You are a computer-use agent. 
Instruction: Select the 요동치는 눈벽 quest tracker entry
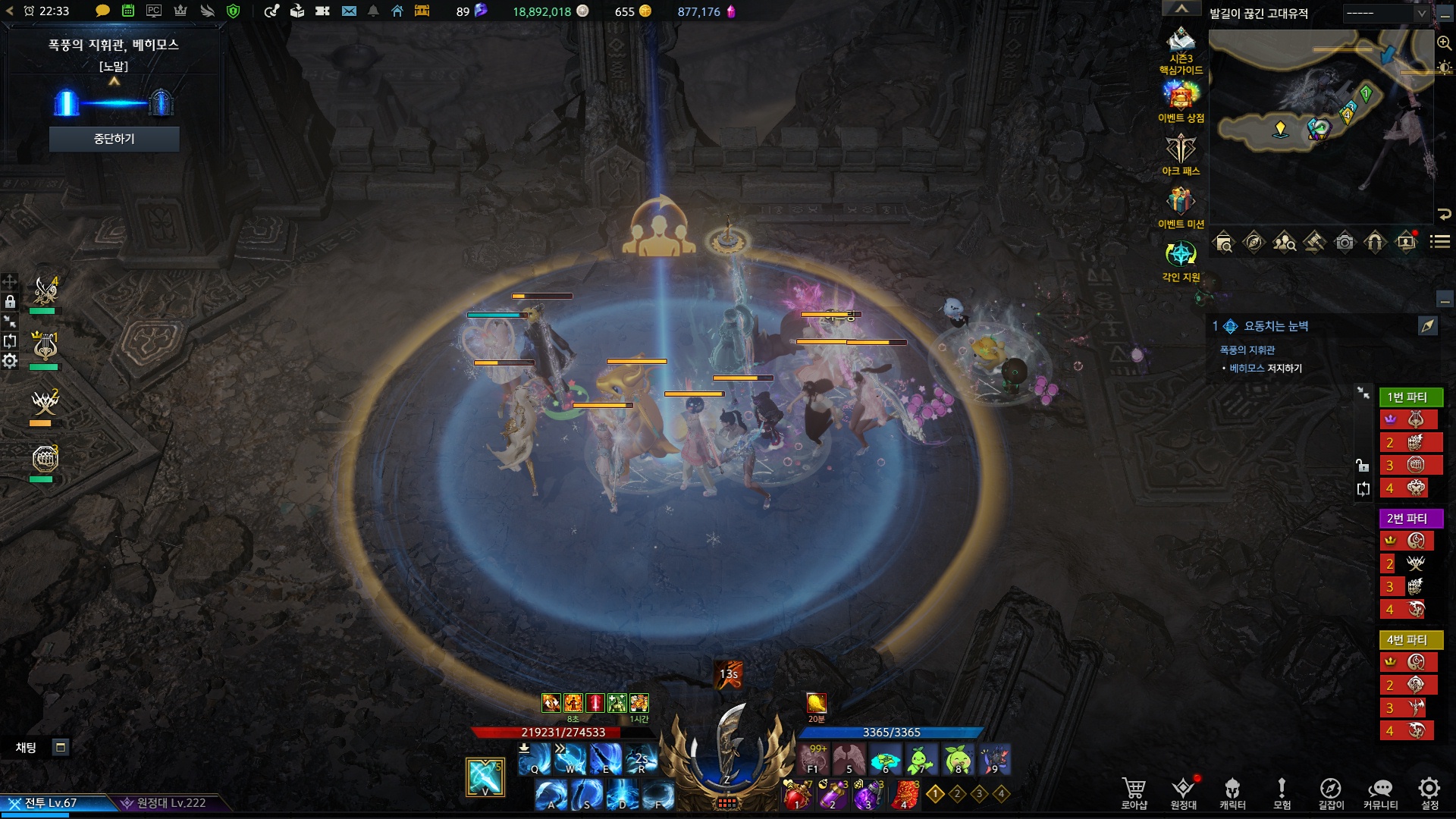click(x=1276, y=326)
